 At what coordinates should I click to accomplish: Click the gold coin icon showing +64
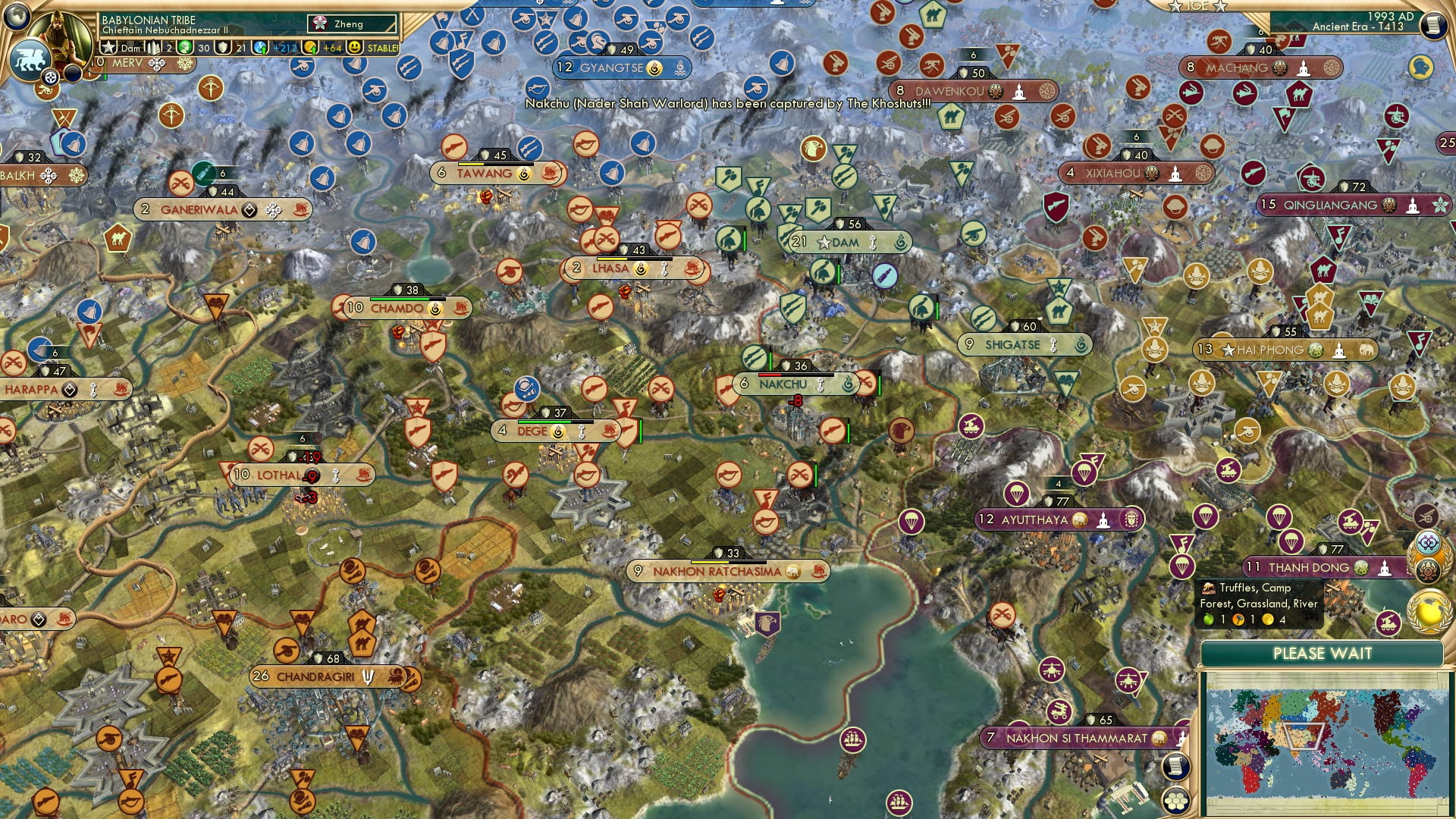tap(312, 46)
